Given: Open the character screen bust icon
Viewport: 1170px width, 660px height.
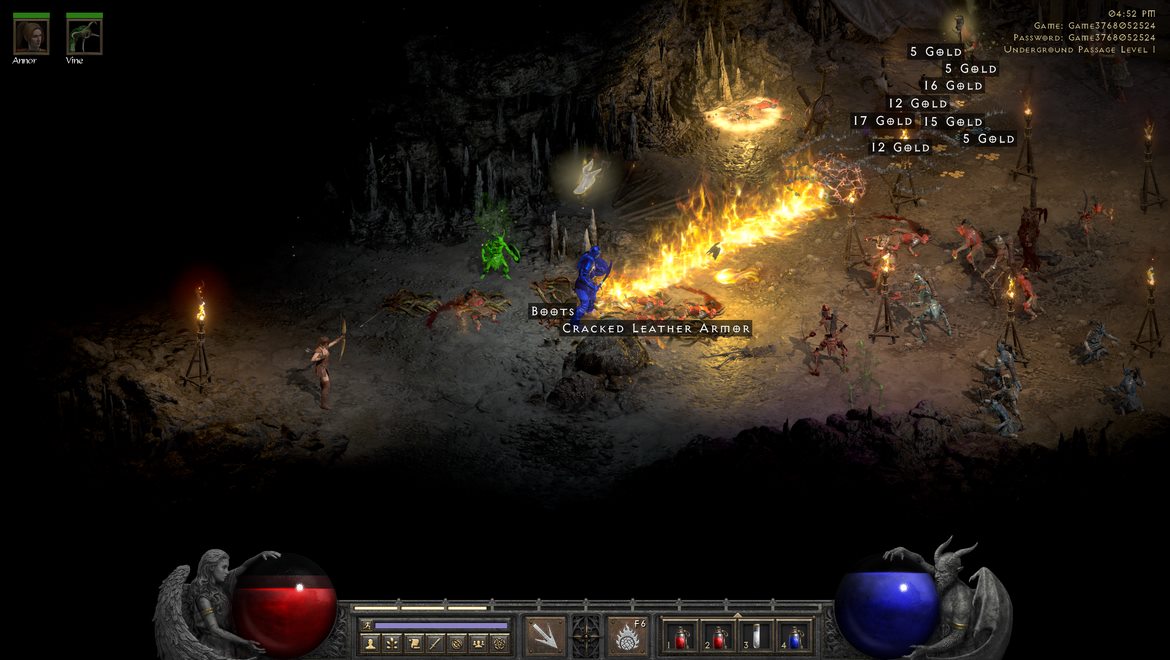Looking at the screenshot, I should point(369,643).
